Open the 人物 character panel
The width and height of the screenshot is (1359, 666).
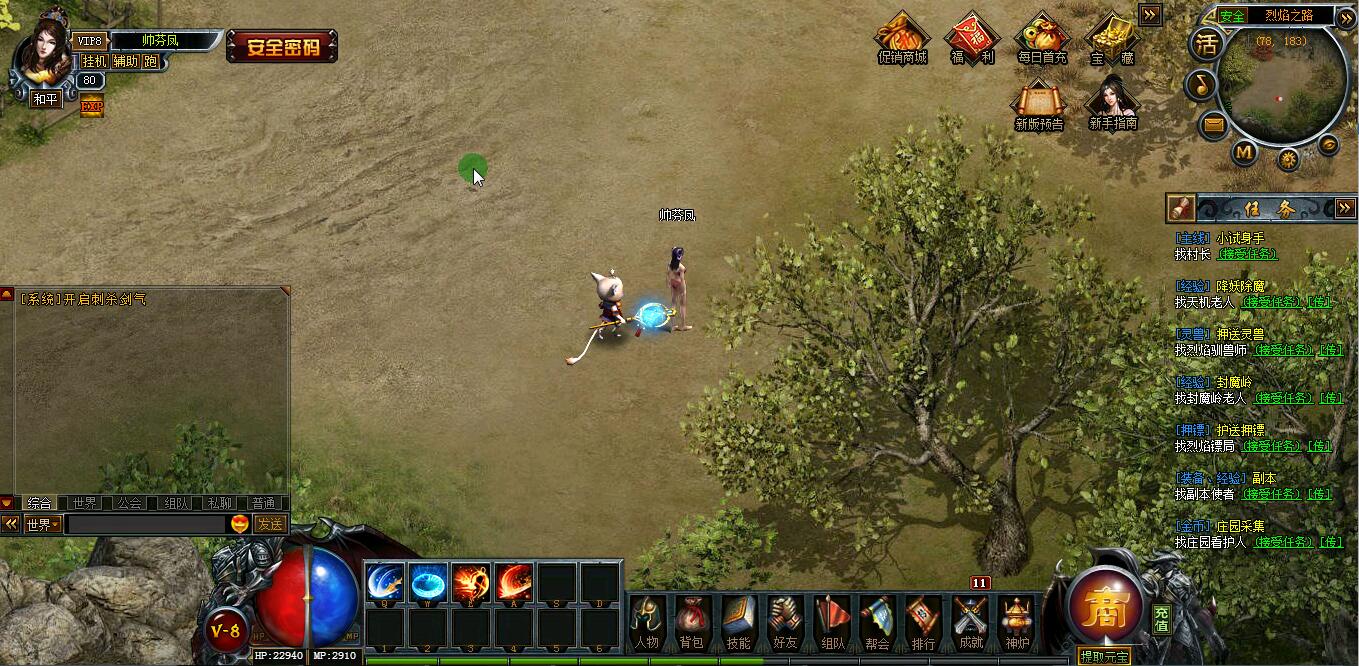tap(647, 620)
